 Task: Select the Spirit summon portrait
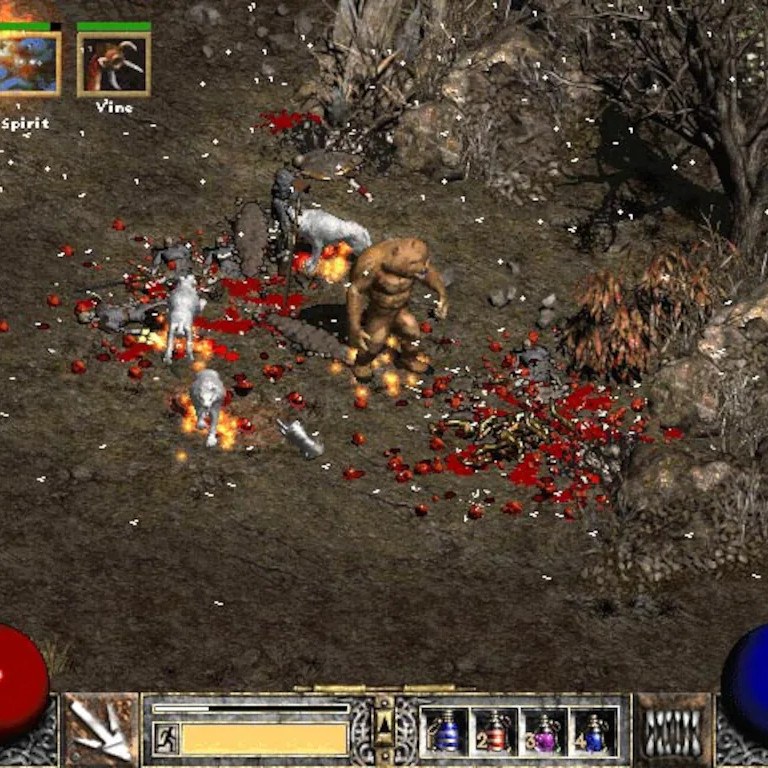coord(28,65)
